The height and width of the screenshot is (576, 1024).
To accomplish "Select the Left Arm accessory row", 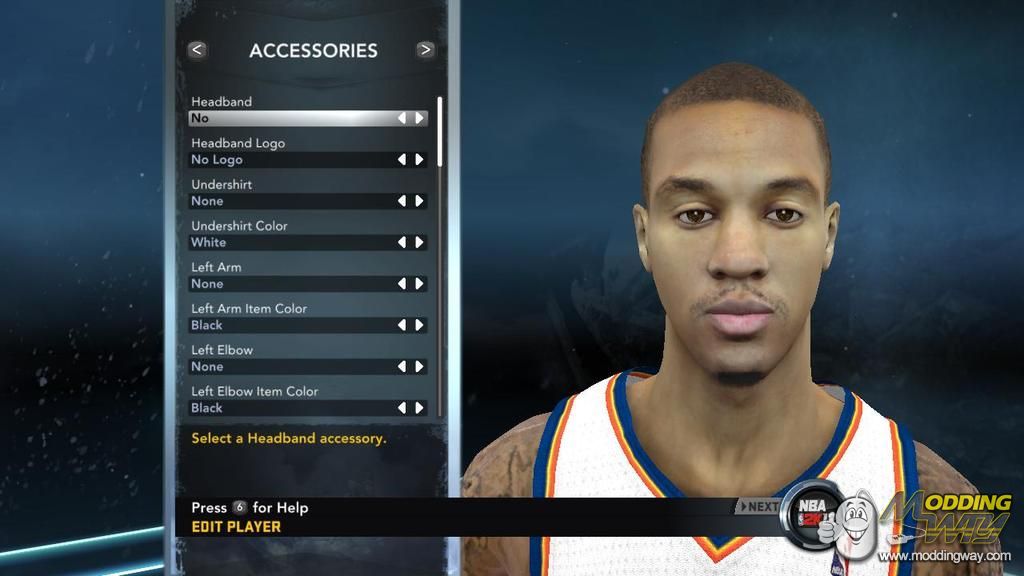I will (290, 284).
